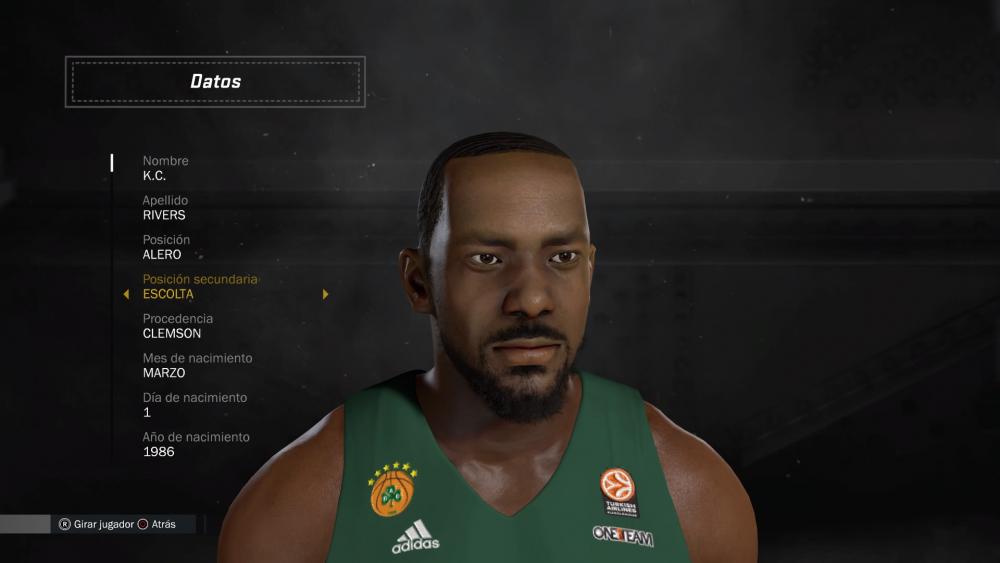Select the highlighted Posición secundaria row
The width and height of the screenshot is (1000, 563).
point(200,287)
